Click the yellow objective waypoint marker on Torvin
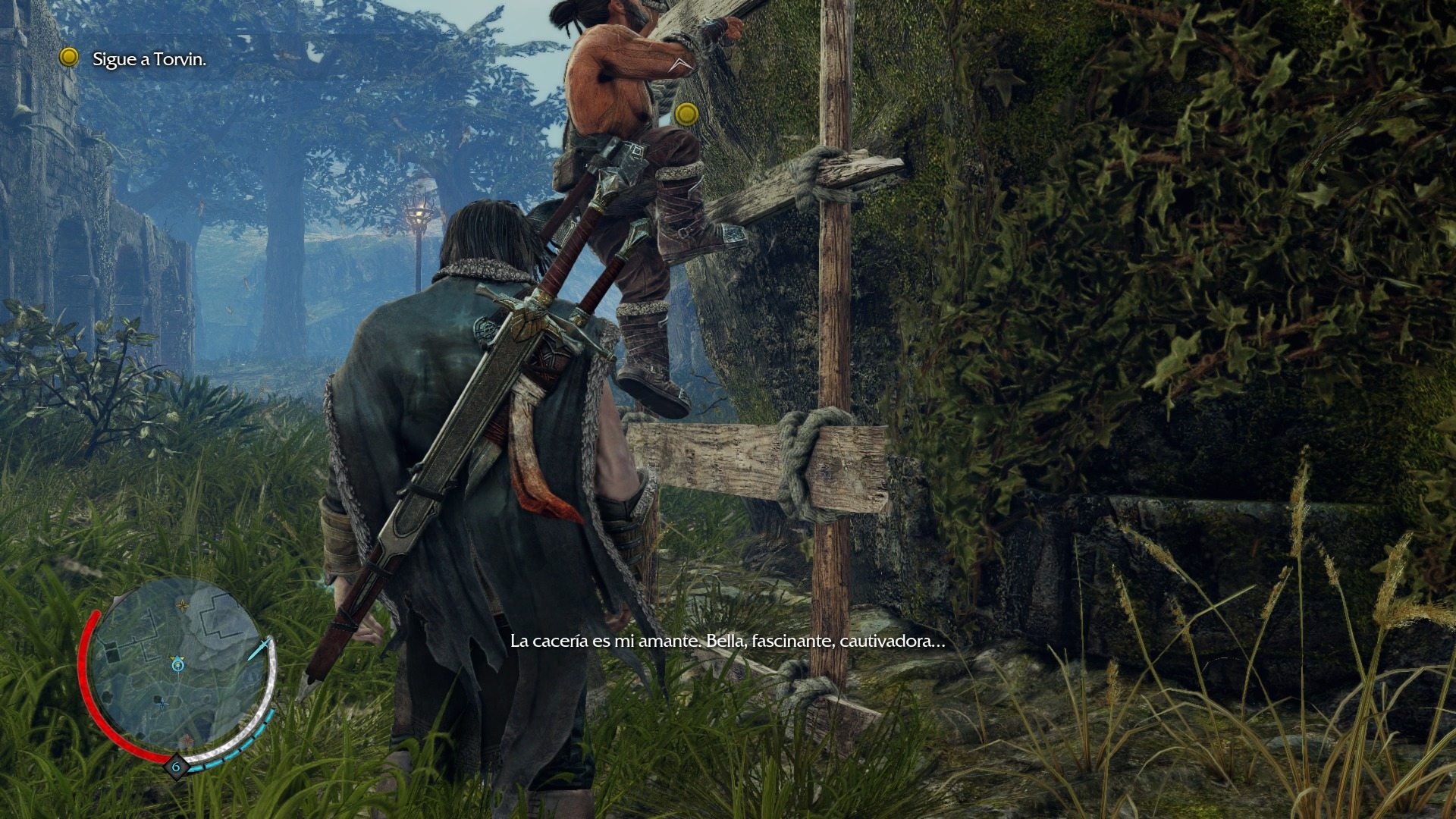 tap(687, 115)
